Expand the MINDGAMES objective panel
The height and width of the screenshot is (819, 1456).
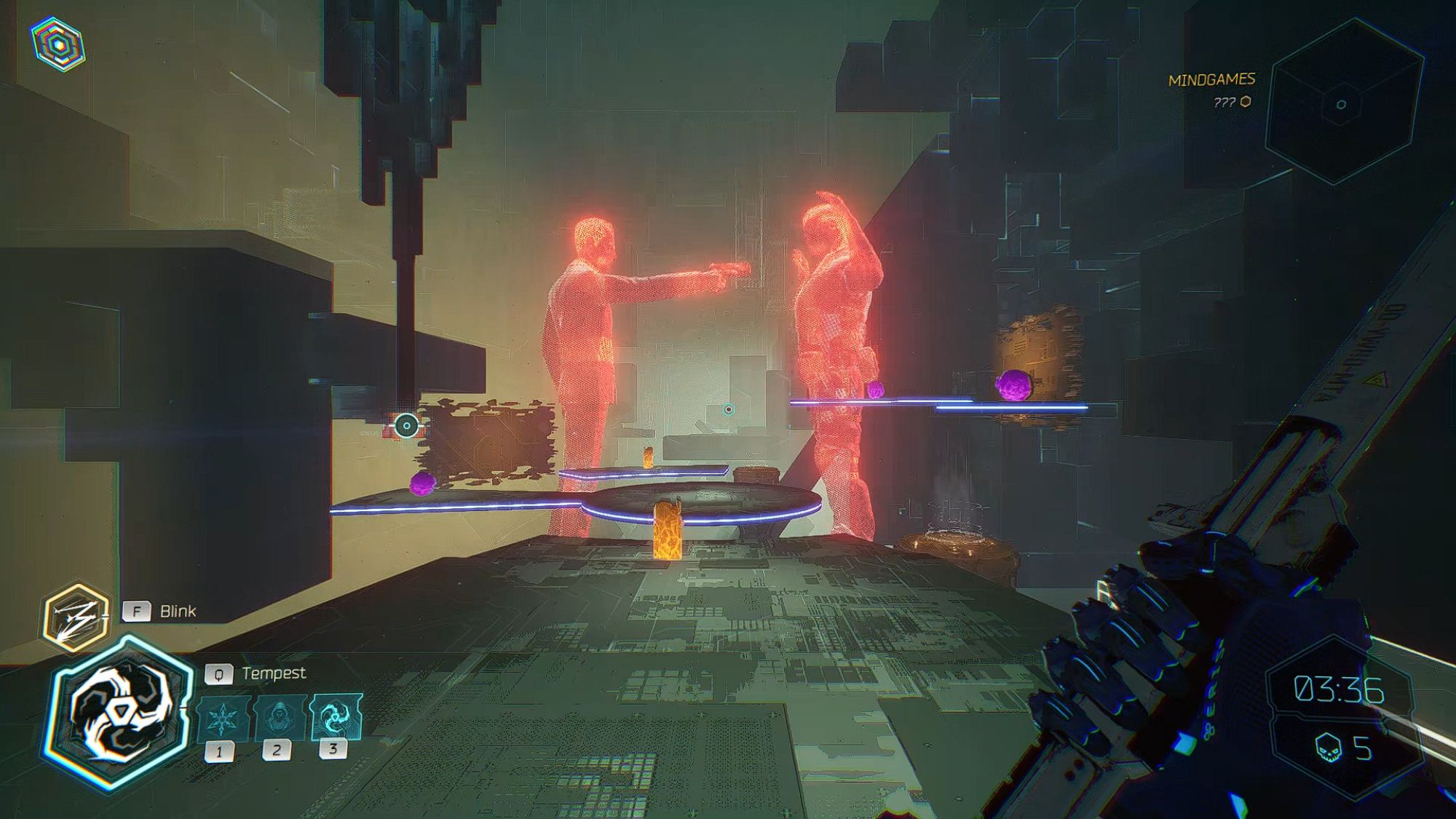pos(1212,78)
